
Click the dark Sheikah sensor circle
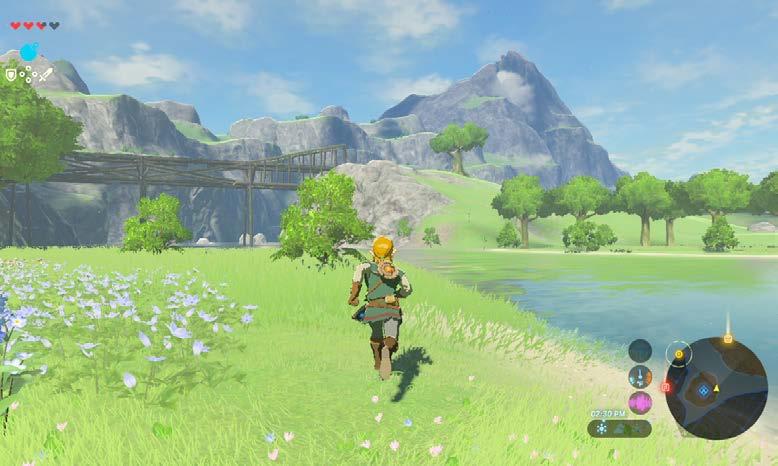coord(640,350)
